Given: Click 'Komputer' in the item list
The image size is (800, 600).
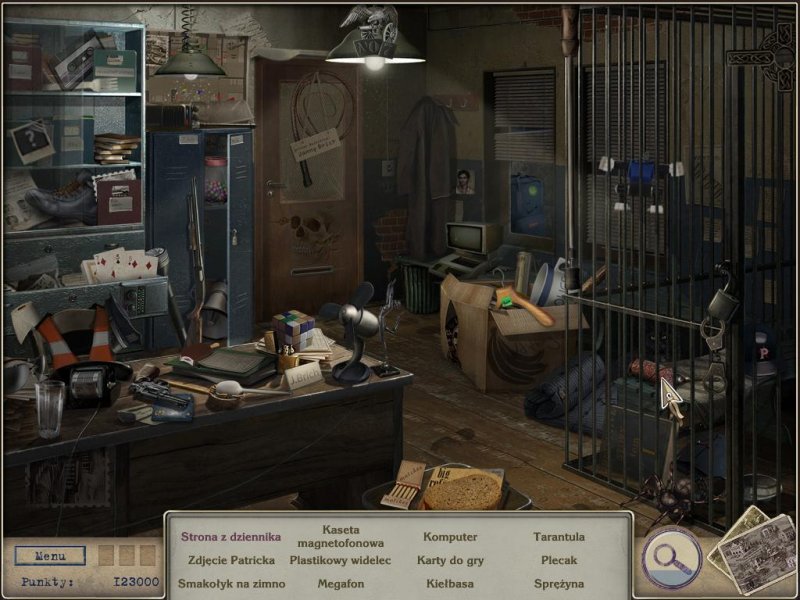Looking at the screenshot, I should [x=450, y=537].
